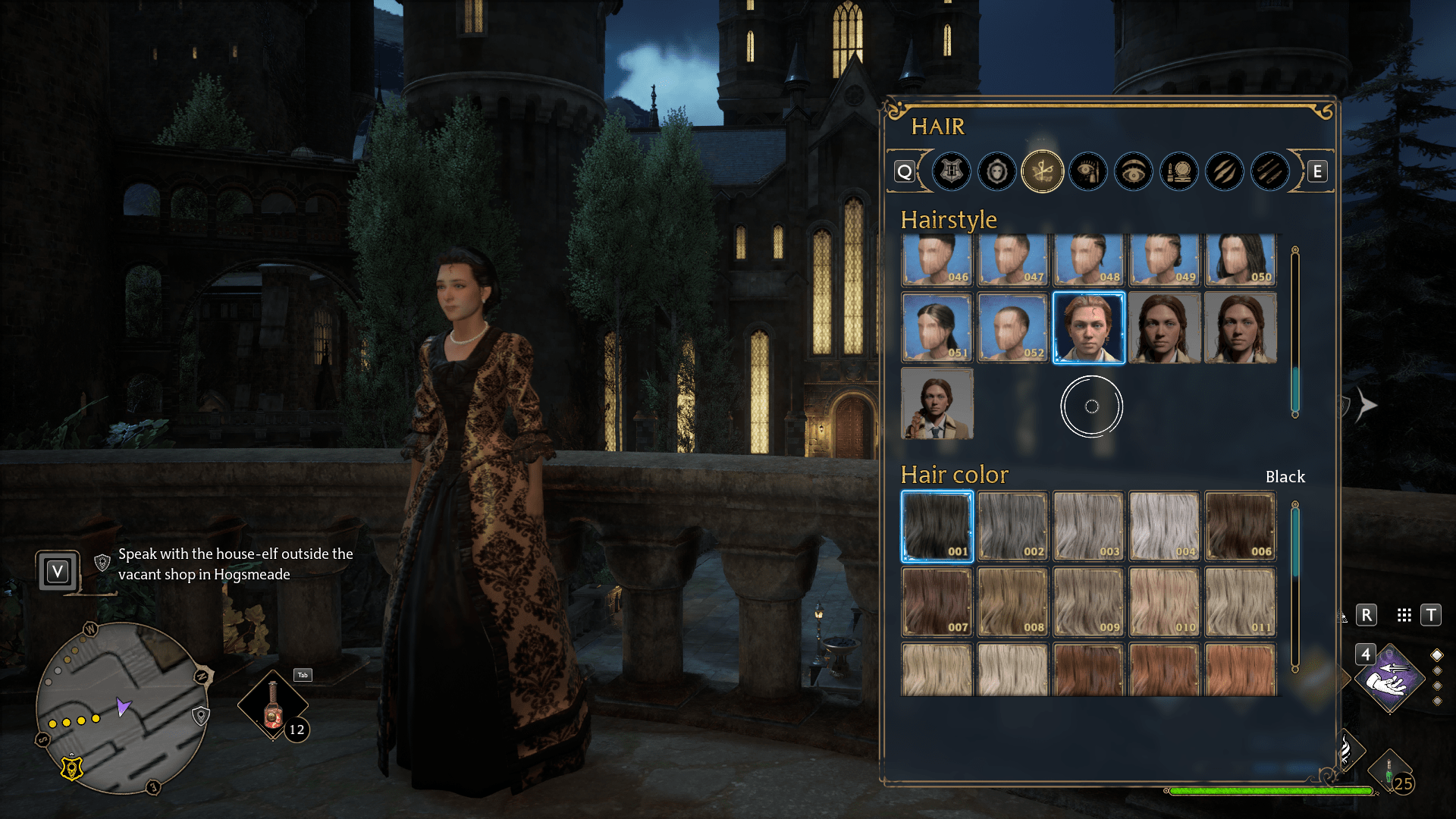This screenshot has height=819, width=1456.
Task: Select the black hair color swatch 001
Action: pos(937,526)
